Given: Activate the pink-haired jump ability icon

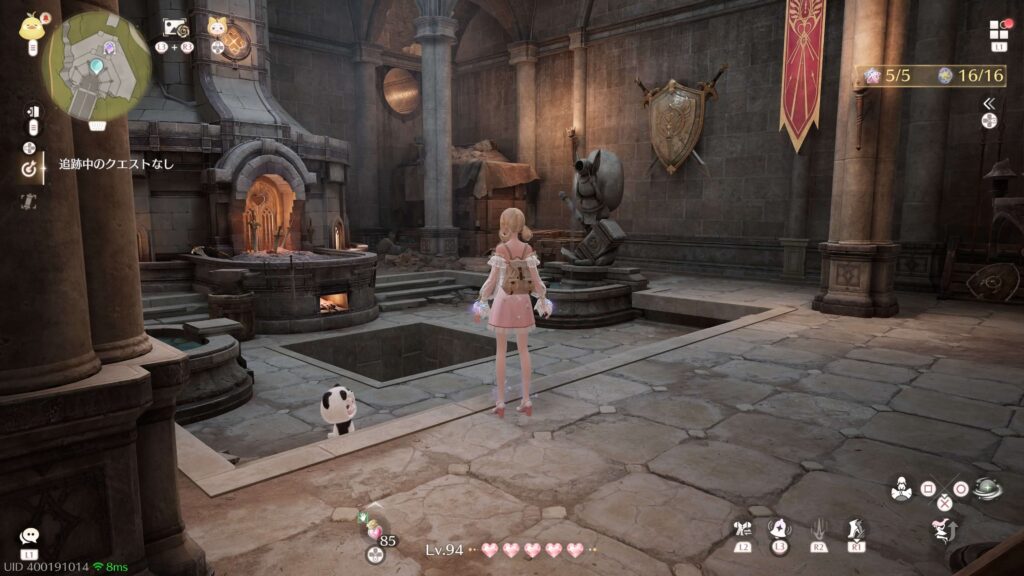Looking at the screenshot, I should pos(943,531).
